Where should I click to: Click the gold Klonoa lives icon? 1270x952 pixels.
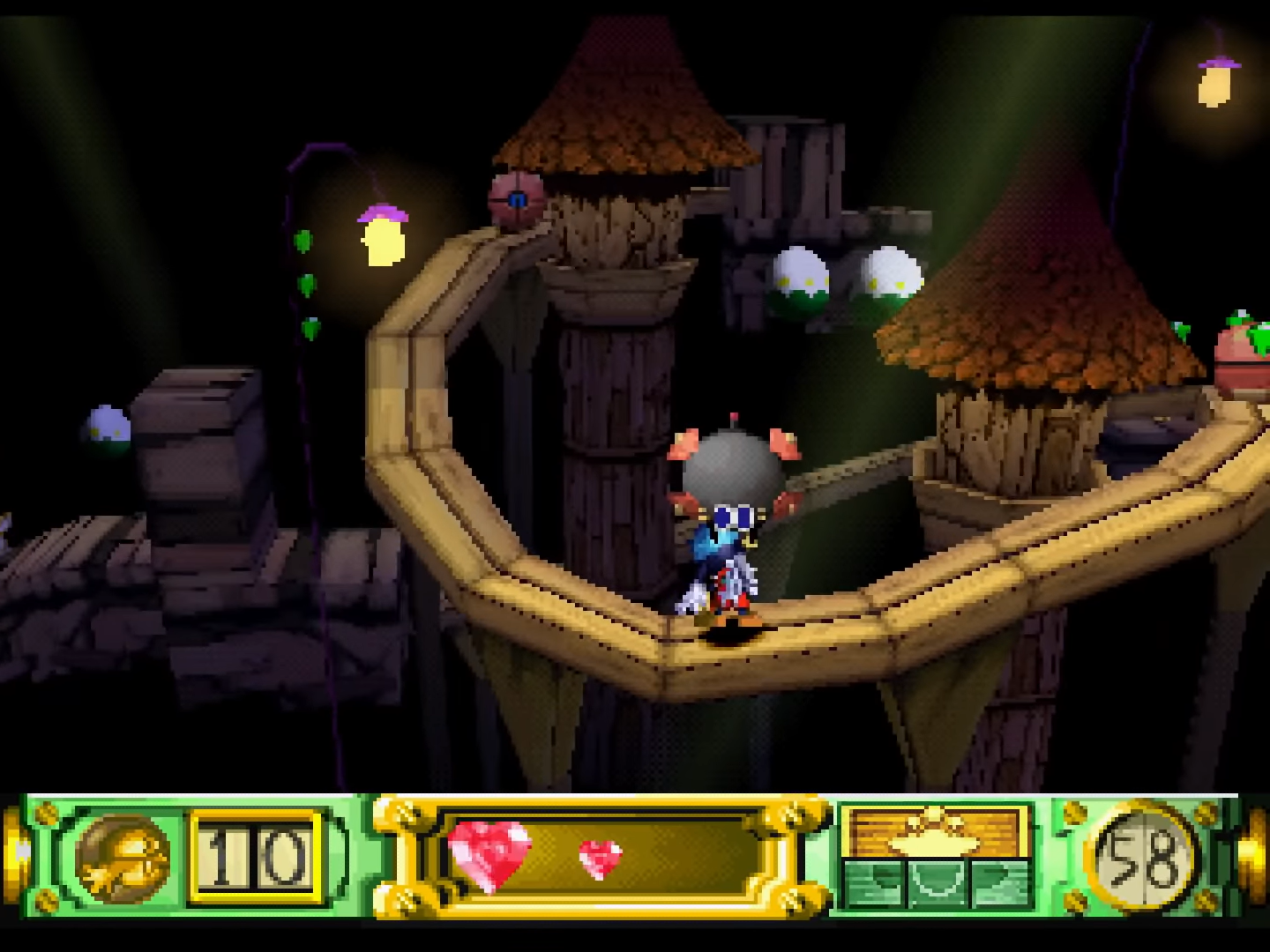point(123,858)
